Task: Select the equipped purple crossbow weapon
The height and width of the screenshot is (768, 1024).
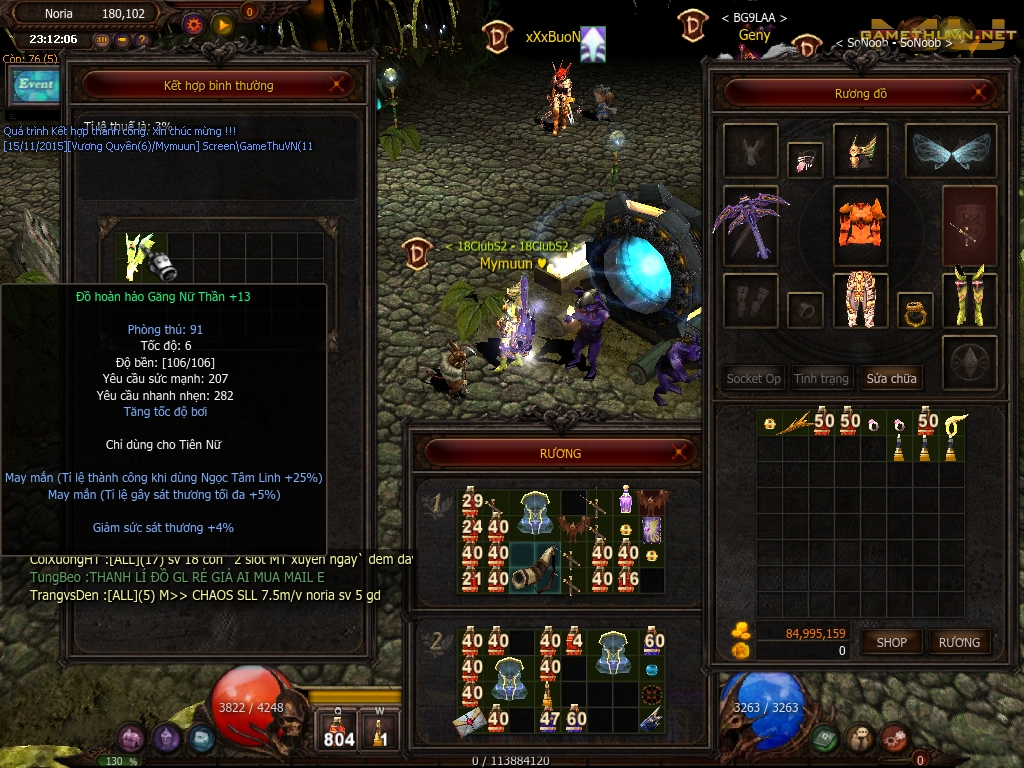Action: 751,226
